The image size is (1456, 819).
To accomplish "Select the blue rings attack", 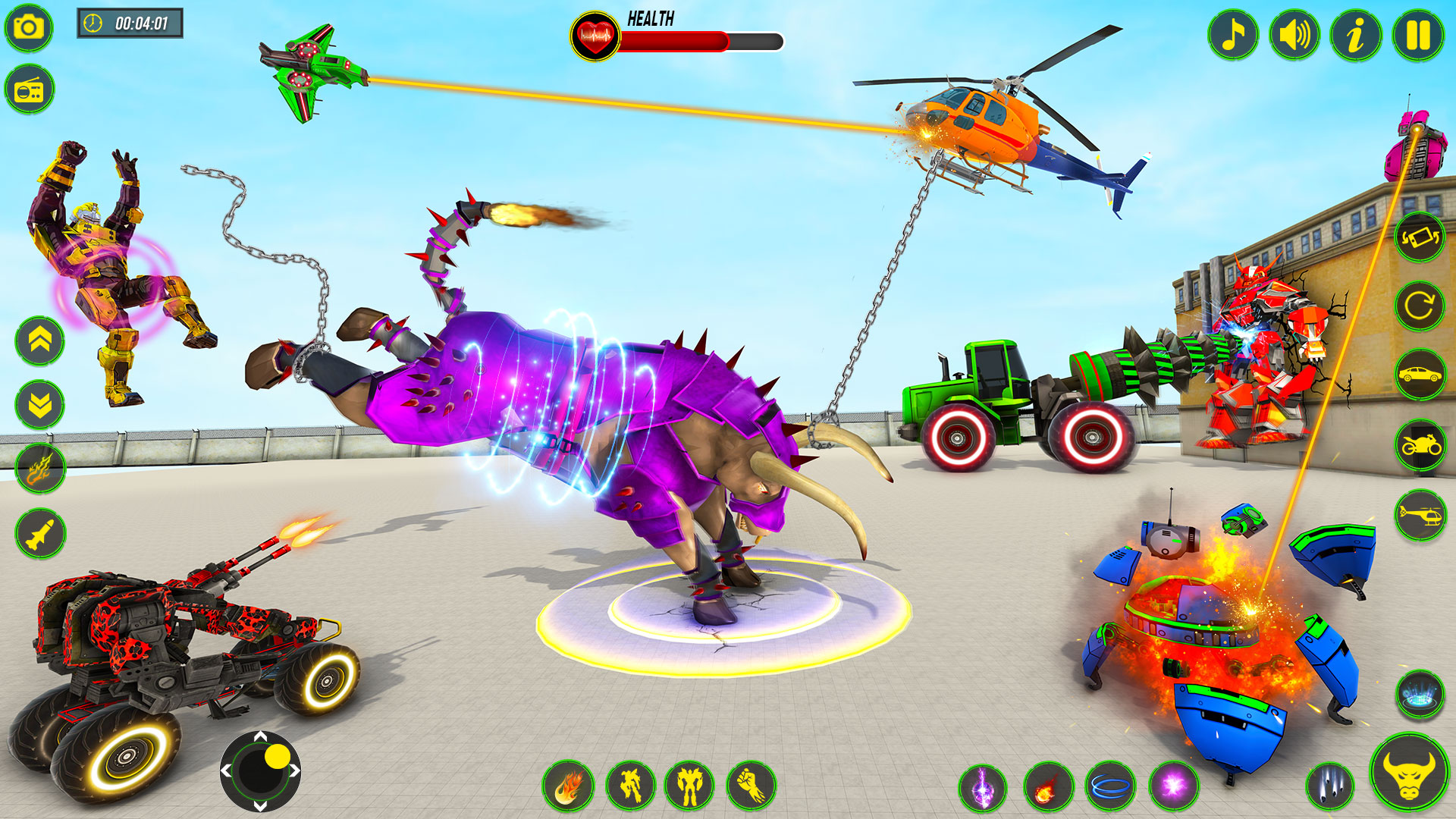I will (x=1110, y=787).
